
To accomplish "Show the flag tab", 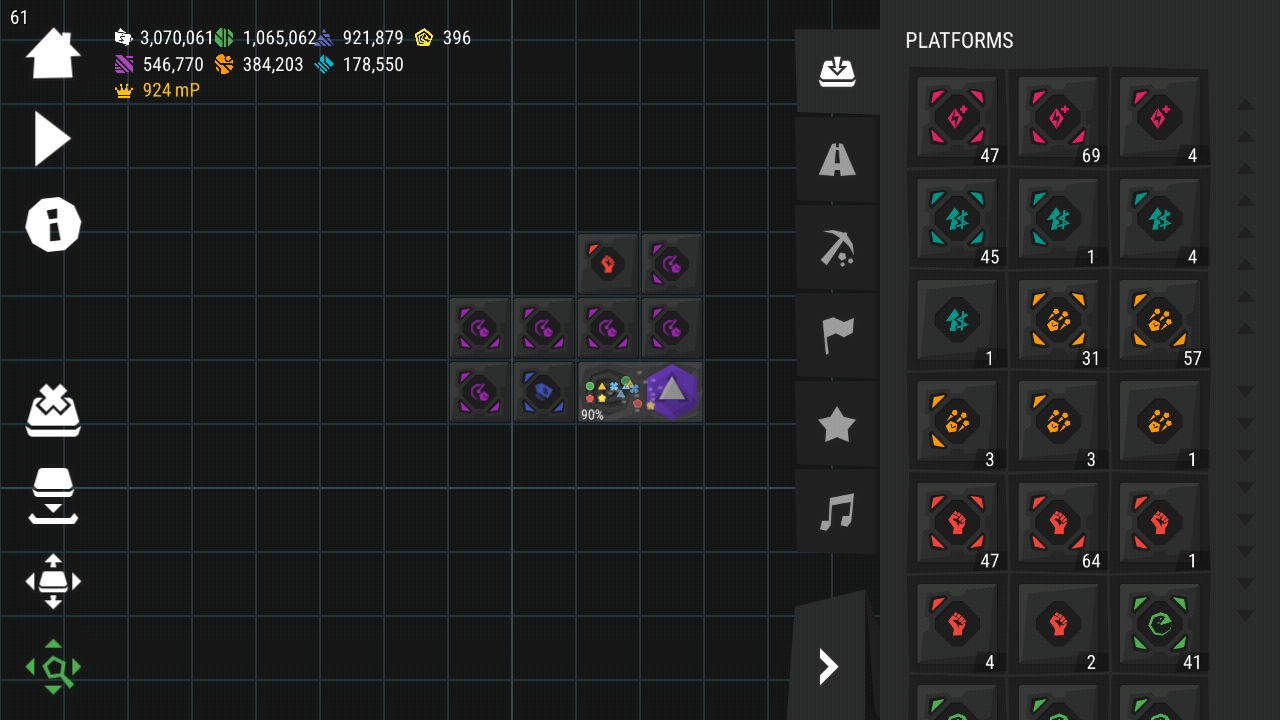I will (837, 336).
